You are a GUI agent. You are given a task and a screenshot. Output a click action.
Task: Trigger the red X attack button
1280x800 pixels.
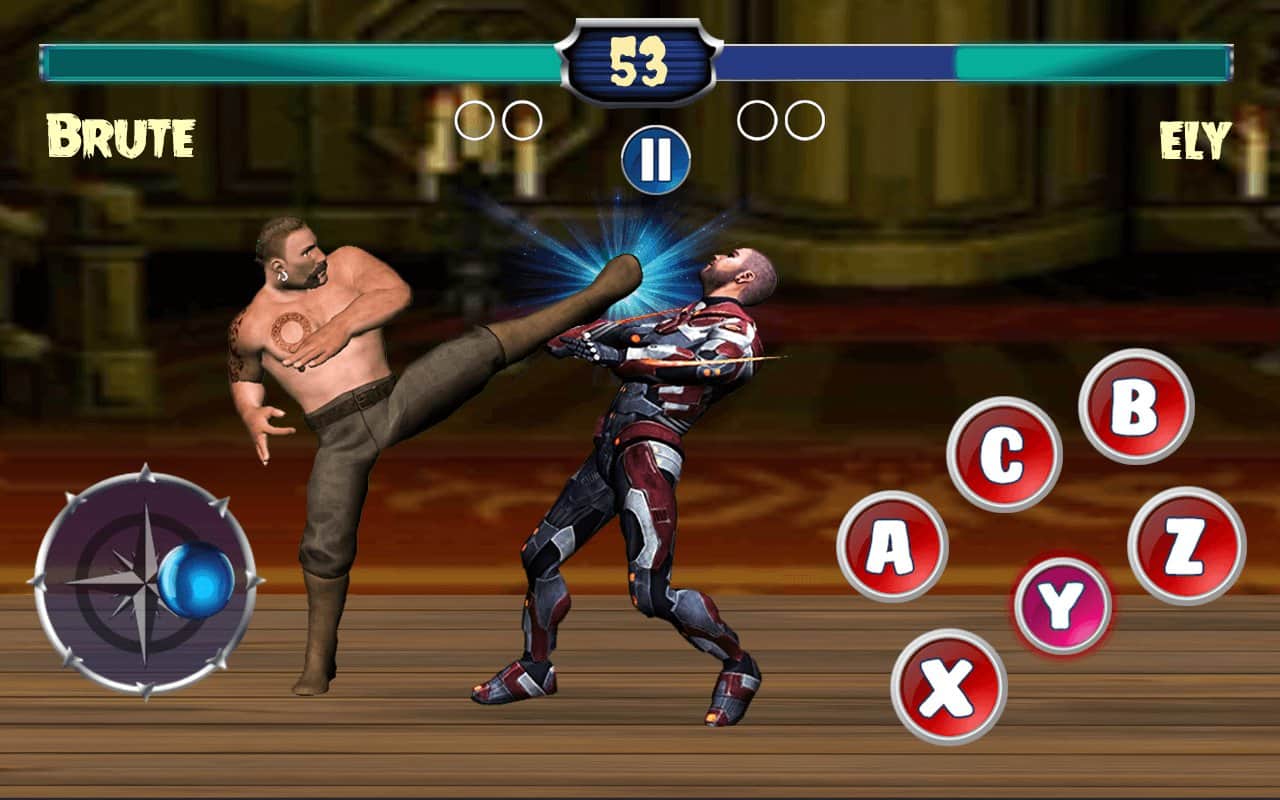[948, 686]
